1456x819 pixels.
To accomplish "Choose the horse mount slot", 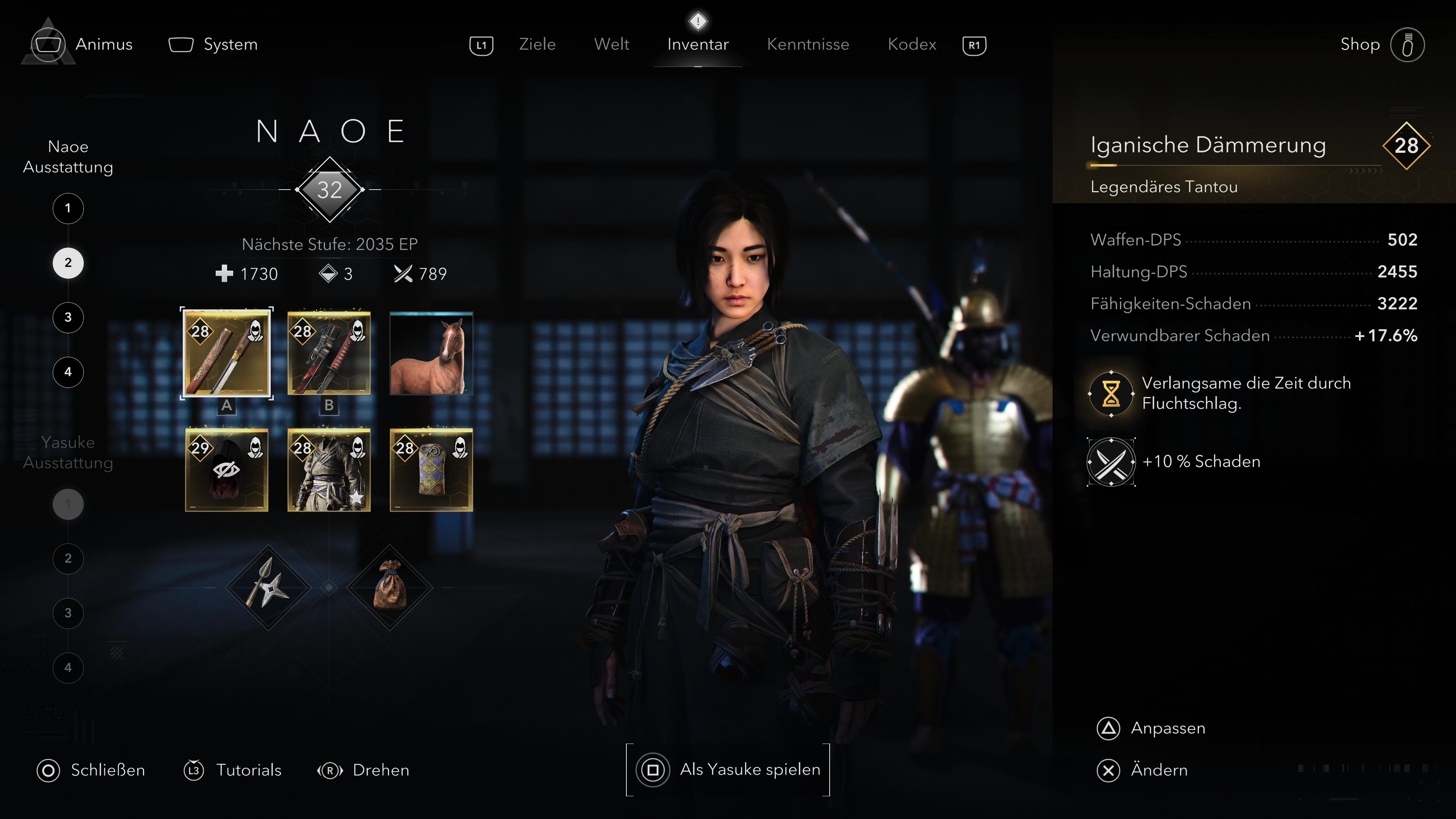I will point(431,353).
